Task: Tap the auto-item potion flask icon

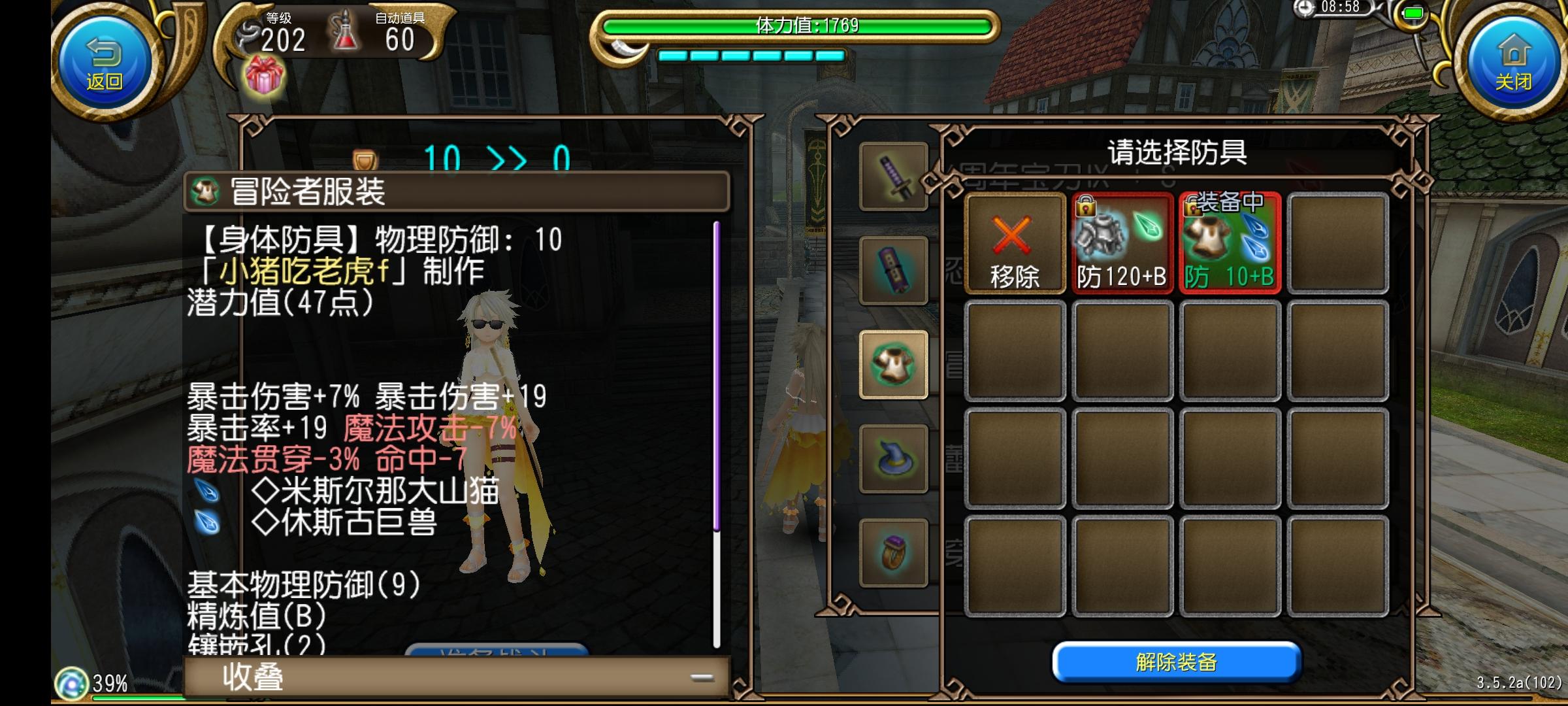Action: coord(344,34)
